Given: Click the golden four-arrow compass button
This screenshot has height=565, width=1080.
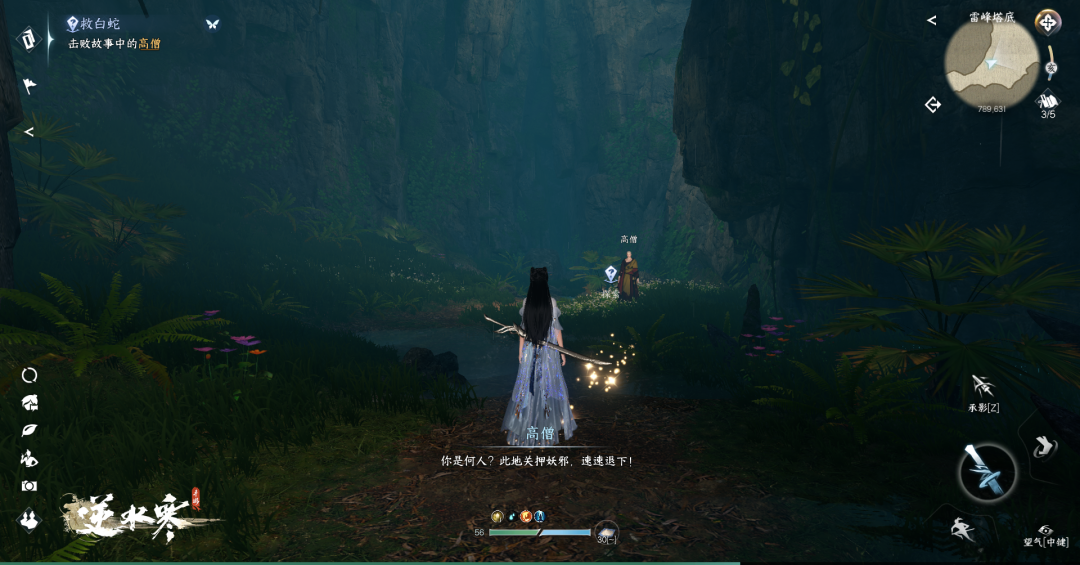Looking at the screenshot, I should click(1048, 22).
